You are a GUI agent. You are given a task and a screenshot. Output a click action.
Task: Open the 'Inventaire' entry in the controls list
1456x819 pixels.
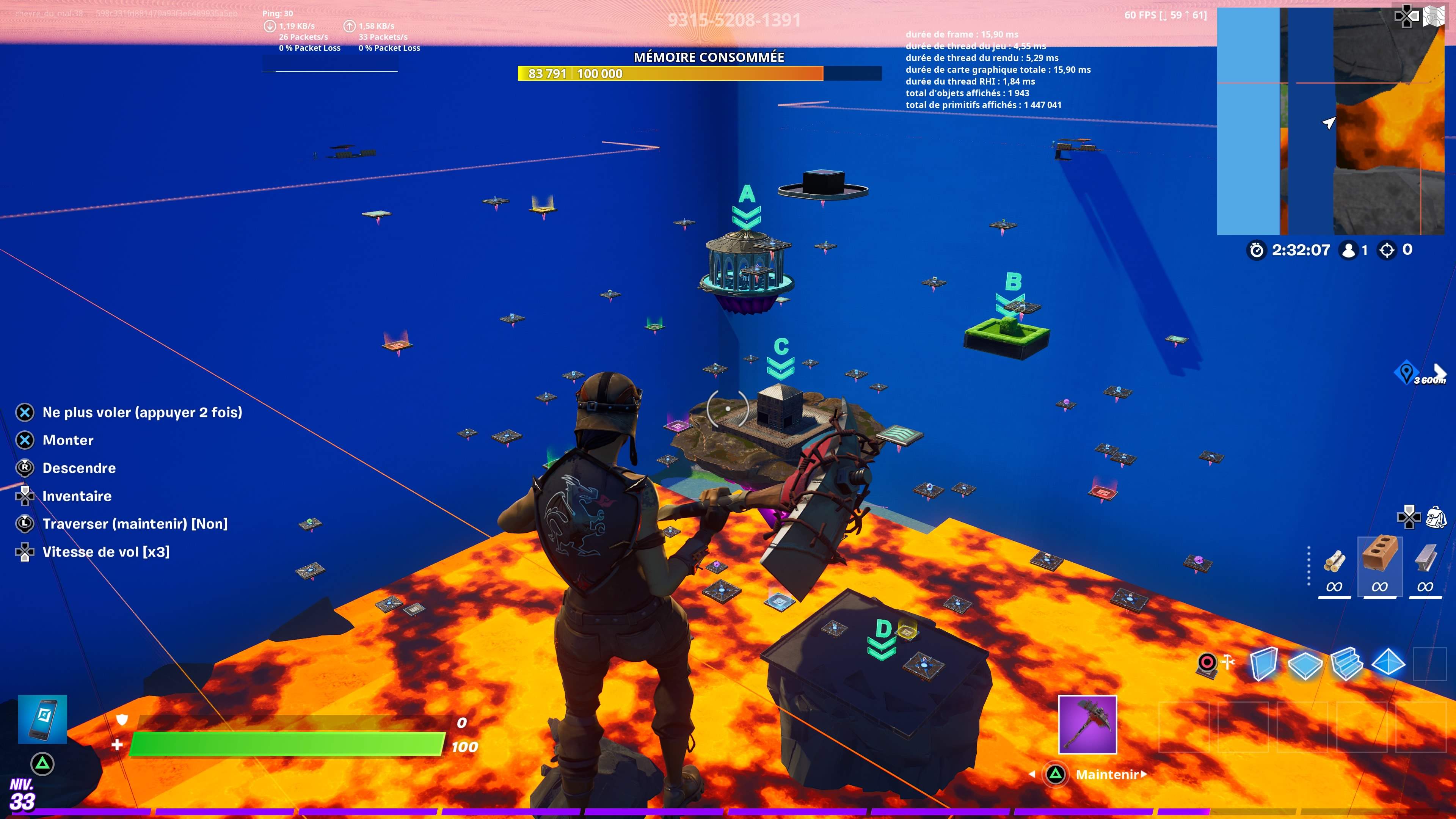pyautogui.click(x=77, y=496)
